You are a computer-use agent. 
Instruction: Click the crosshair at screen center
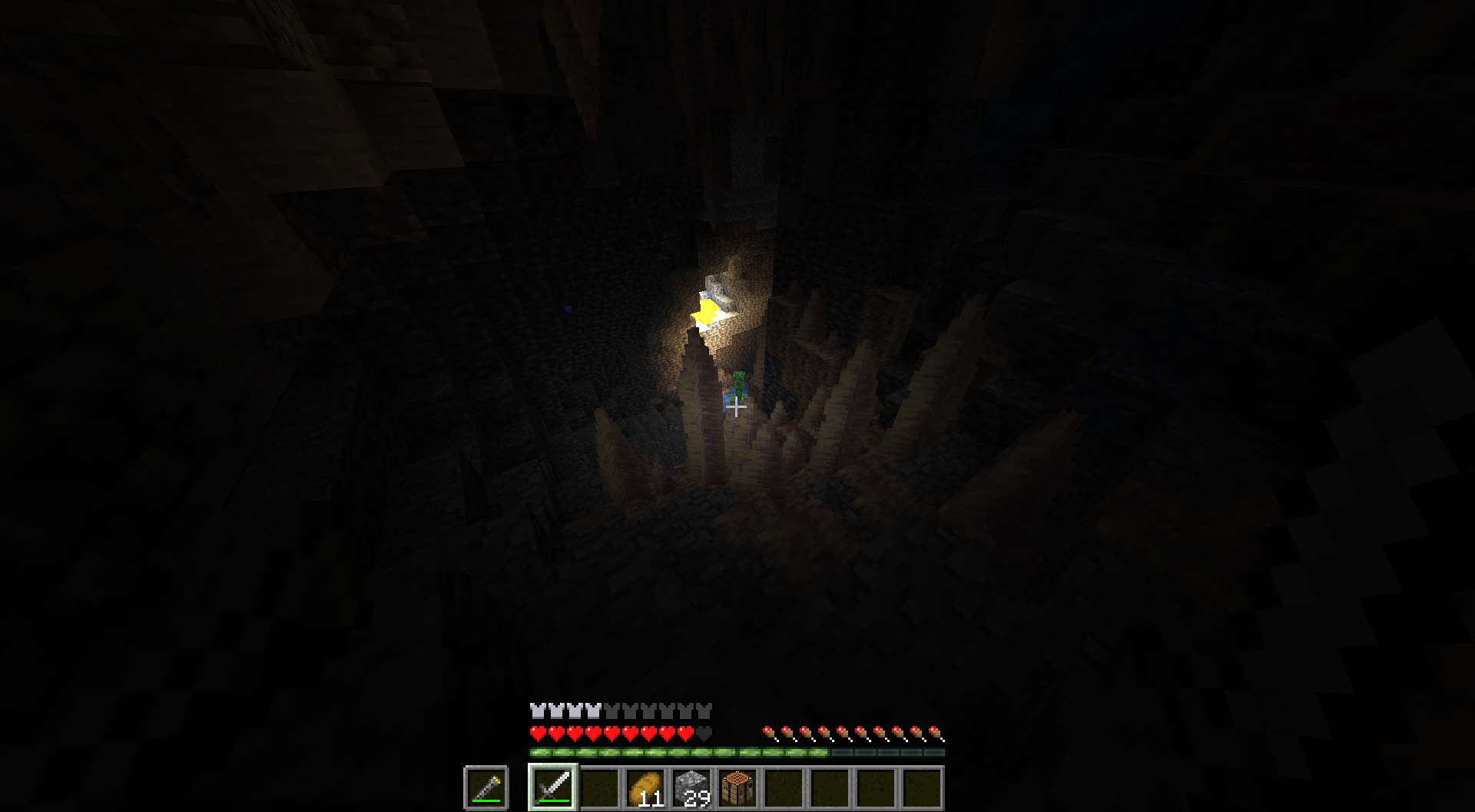click(x=737, y=407)
